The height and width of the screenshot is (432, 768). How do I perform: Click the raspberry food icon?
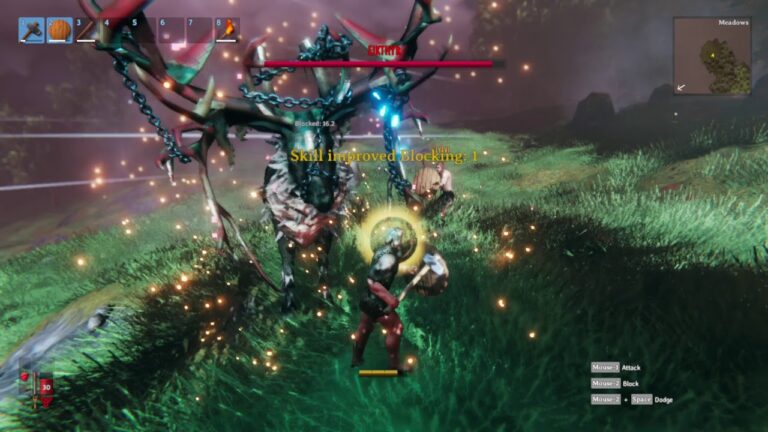(x=25, y=378)
